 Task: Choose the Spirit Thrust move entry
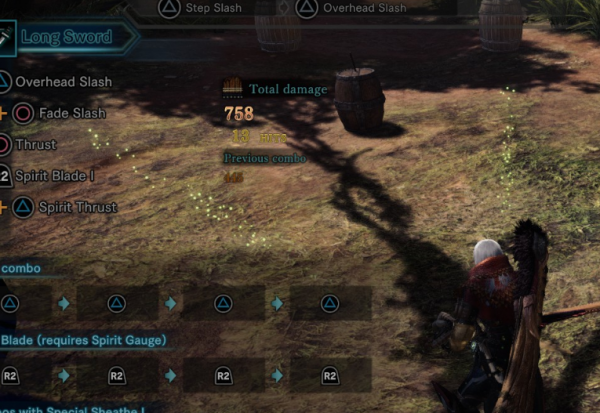click(77, 208)
